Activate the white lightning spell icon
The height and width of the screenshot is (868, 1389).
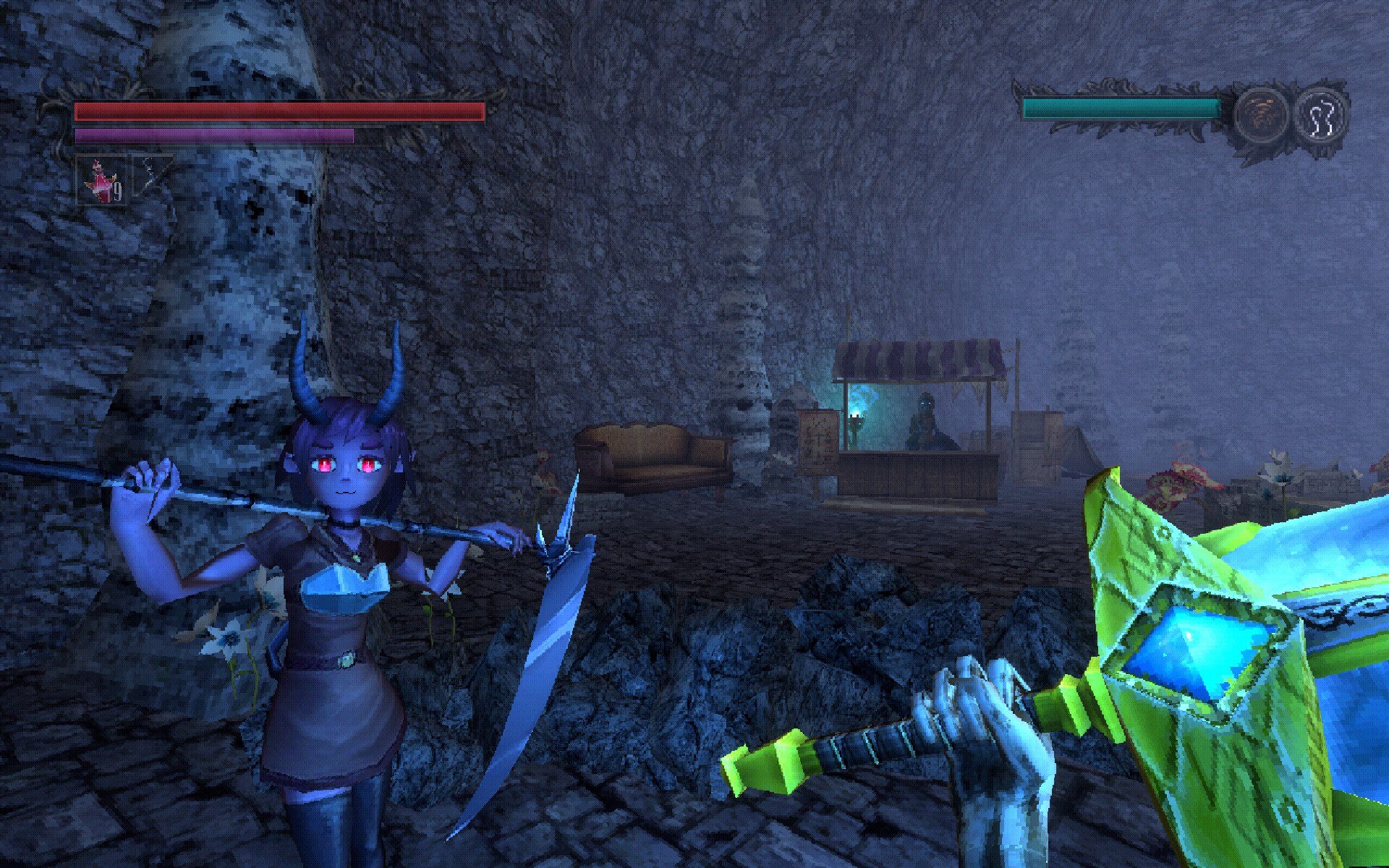point(1320,116)
